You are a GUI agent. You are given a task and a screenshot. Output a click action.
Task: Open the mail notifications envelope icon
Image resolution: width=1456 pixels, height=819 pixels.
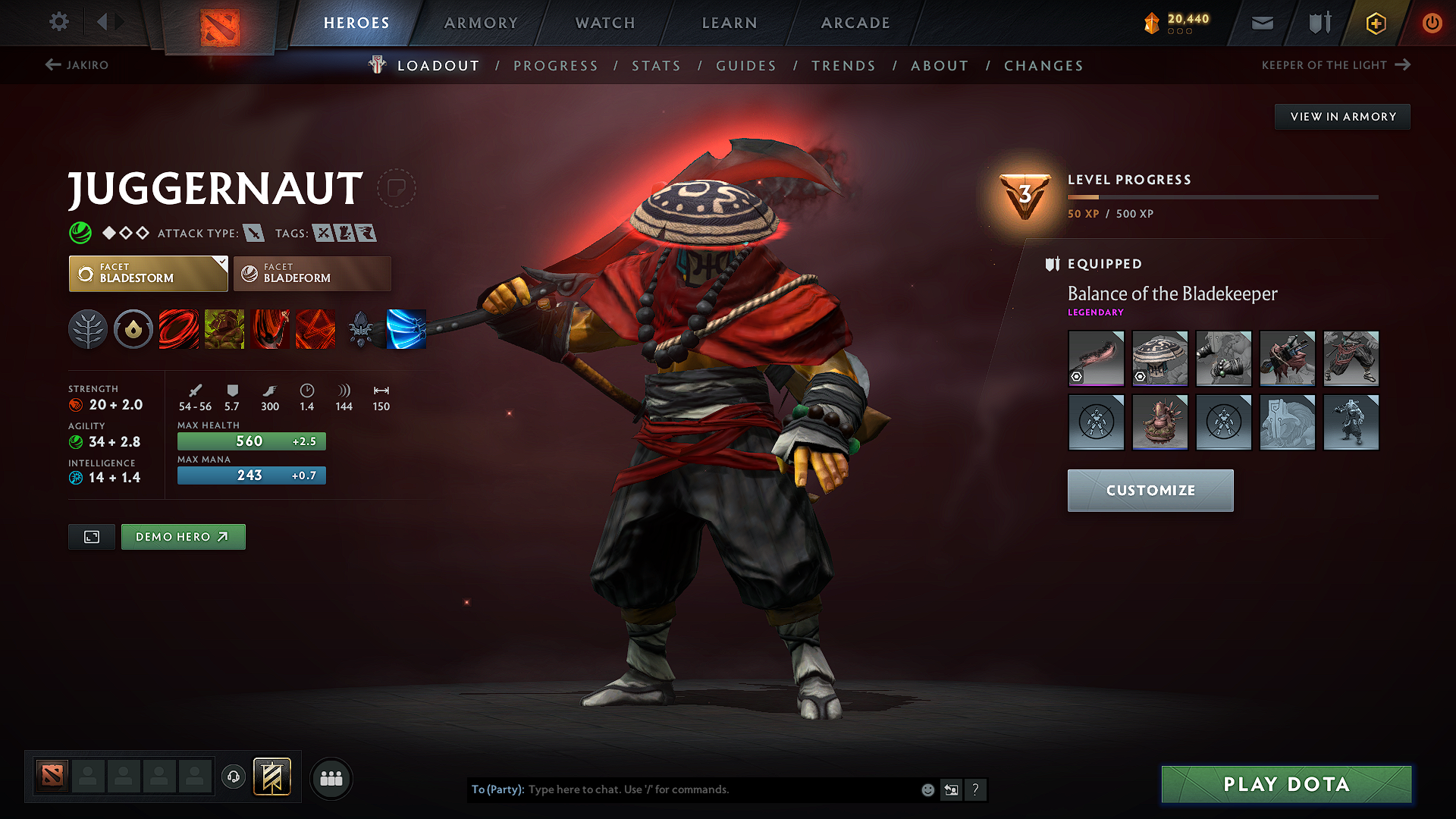(1262, 23)
